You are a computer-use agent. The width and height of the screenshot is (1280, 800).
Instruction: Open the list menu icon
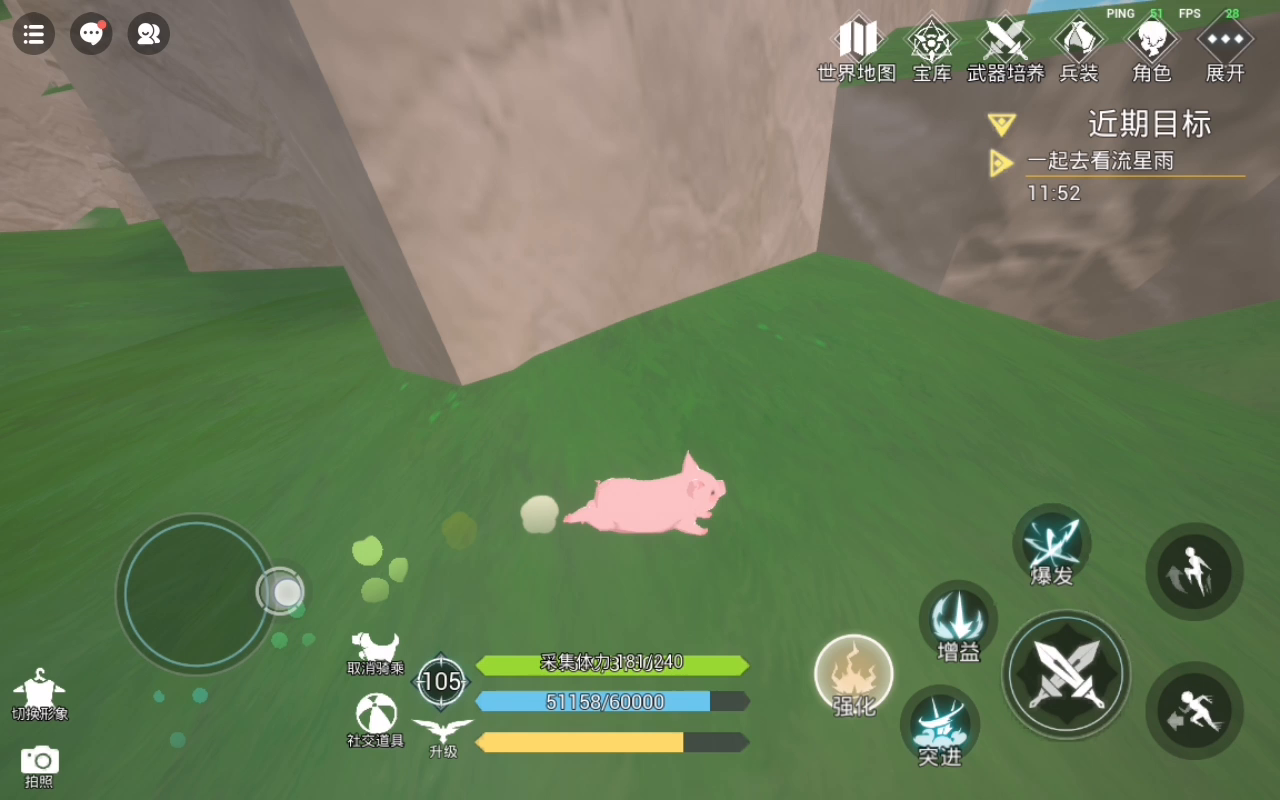click(33, 34)
